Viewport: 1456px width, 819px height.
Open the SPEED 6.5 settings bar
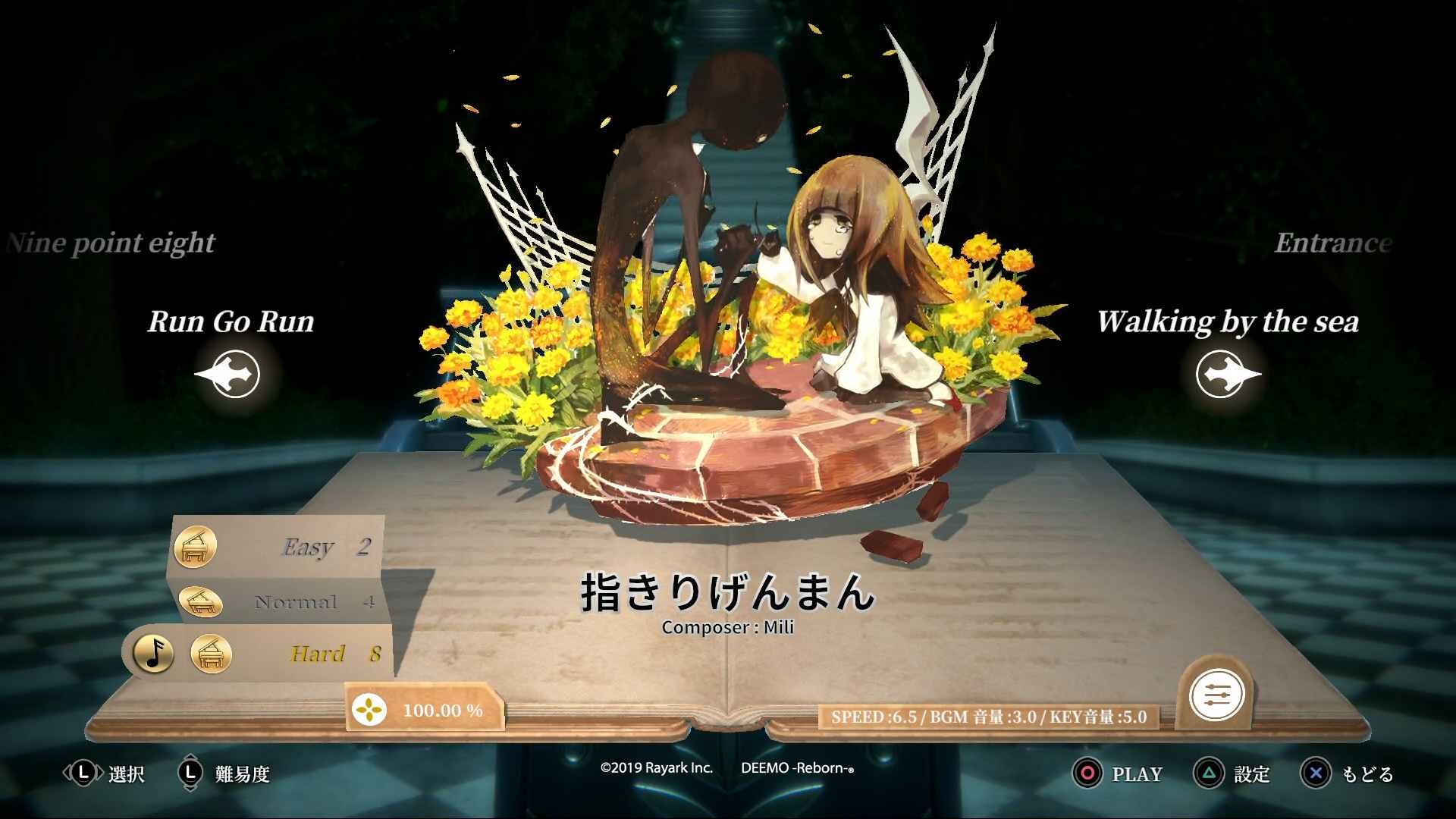tap(990, 714)
